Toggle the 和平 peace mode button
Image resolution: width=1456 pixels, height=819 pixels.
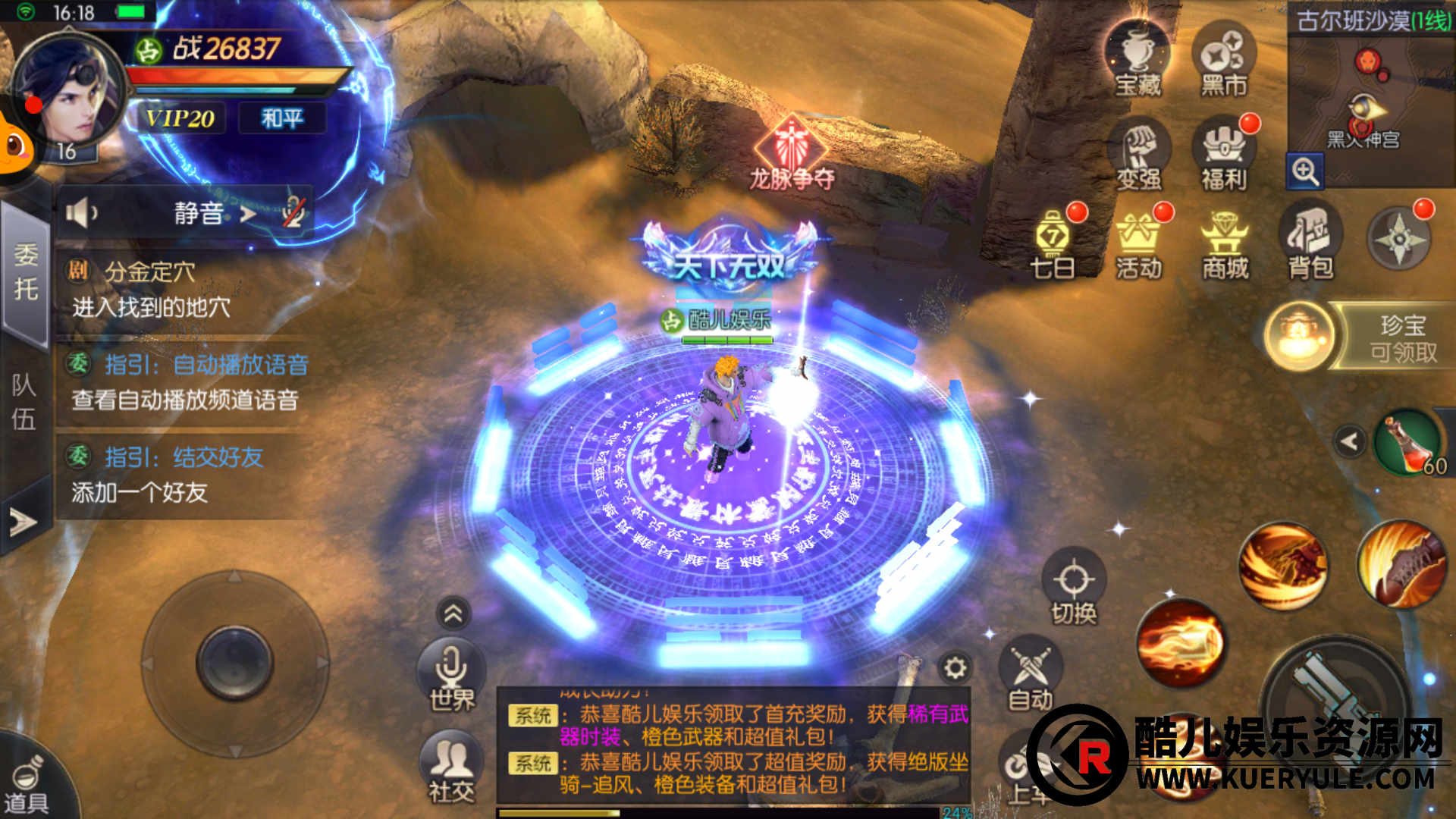click(x=282, y=118)
